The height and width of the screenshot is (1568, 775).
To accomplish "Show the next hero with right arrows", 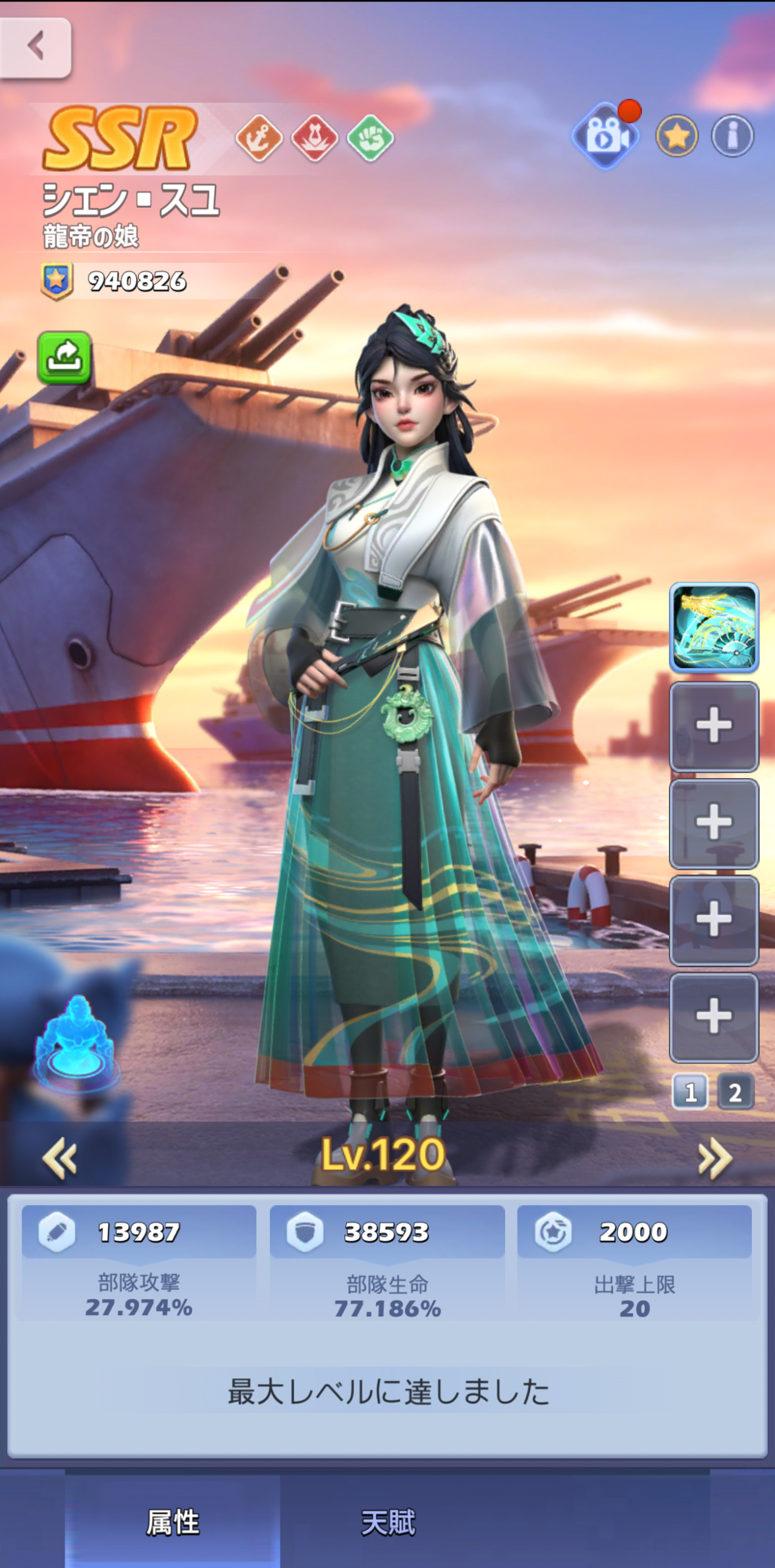I will tap(715, 1158).
